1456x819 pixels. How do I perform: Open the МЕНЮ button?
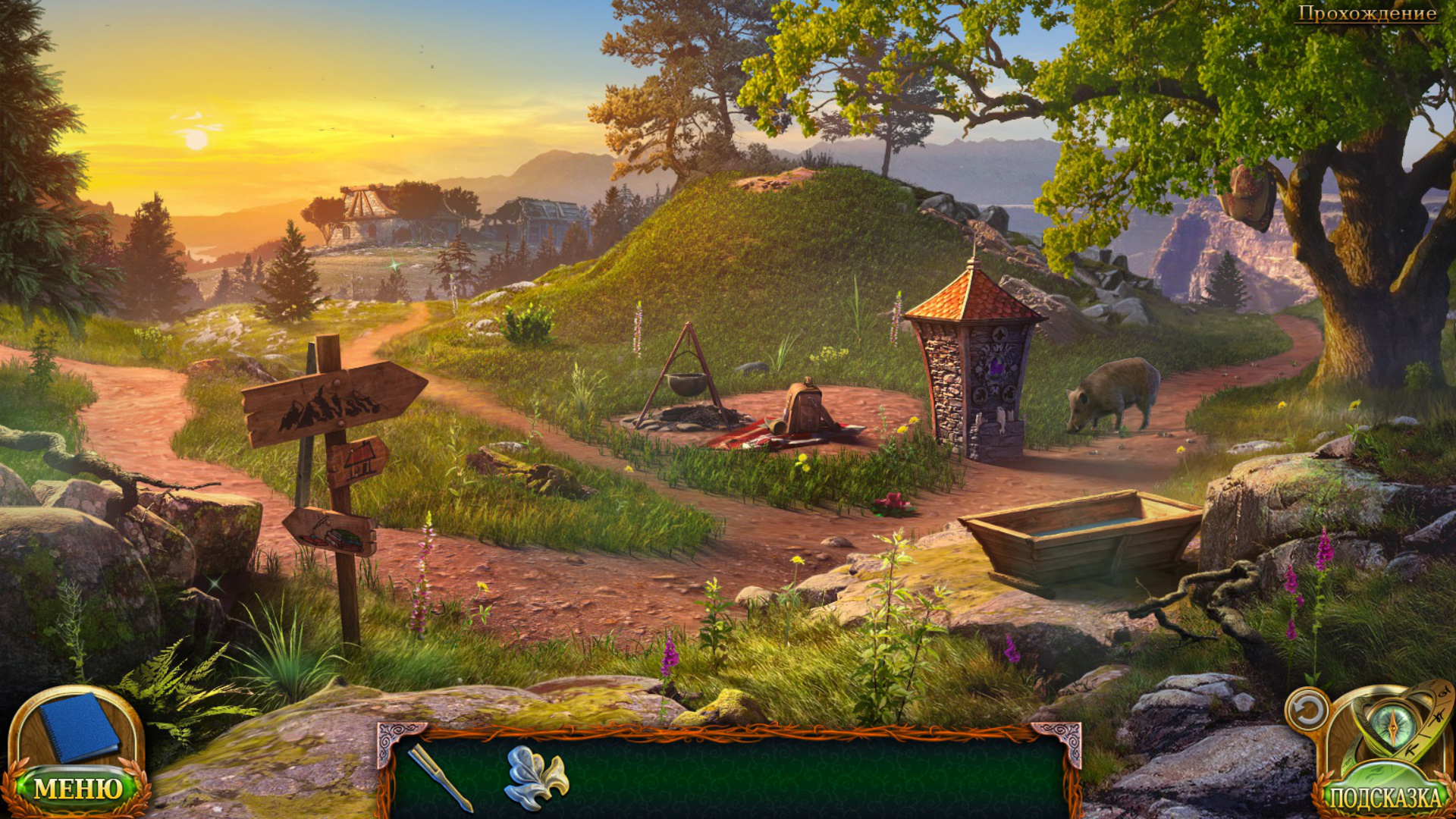click(77, 789)
